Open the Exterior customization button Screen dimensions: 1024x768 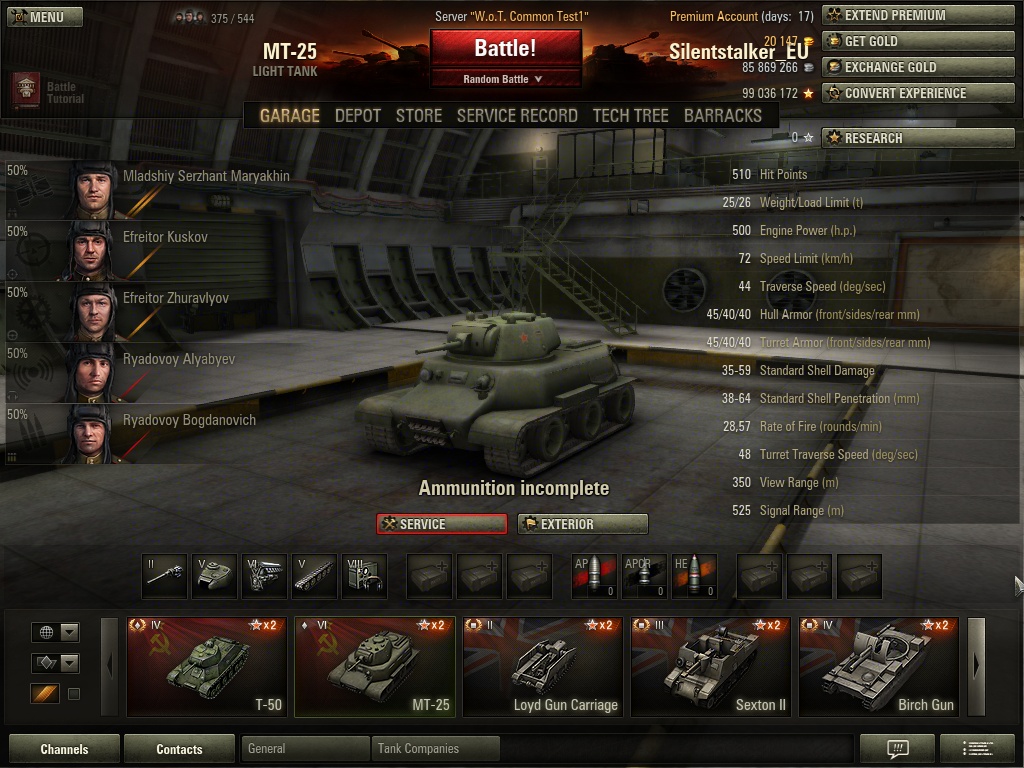tap(582, 524)
